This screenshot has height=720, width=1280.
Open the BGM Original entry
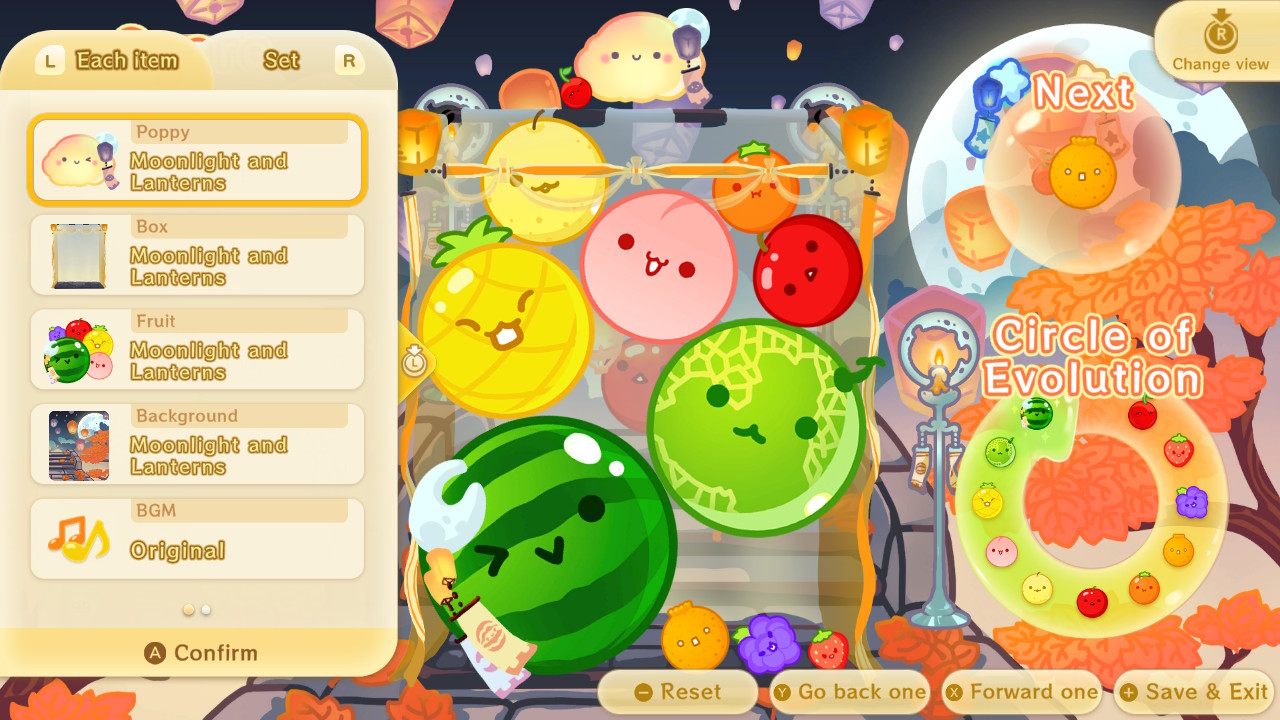point(196,537)
